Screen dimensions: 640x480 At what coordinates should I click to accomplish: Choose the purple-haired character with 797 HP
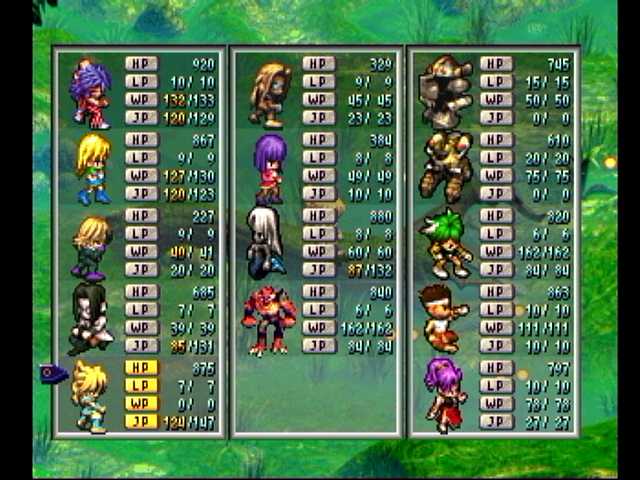coord(444,395)
